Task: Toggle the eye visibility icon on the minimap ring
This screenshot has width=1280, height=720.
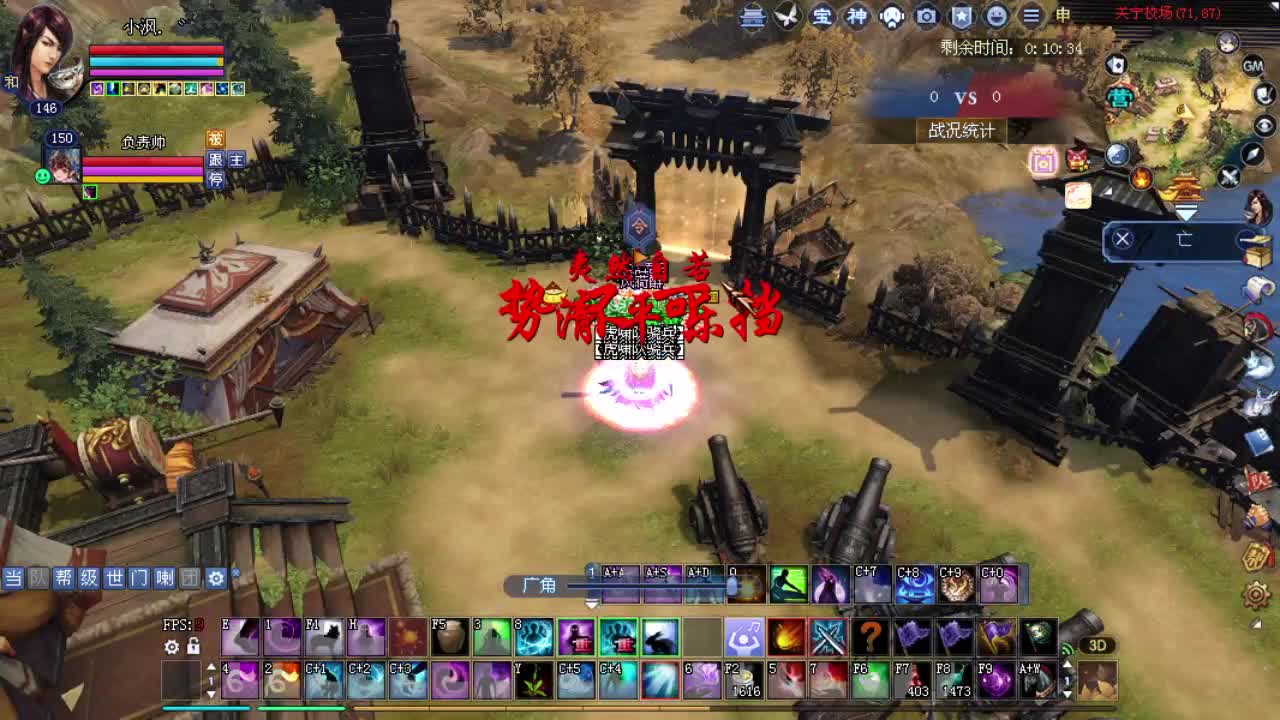Action: (x=1264, y=126)
